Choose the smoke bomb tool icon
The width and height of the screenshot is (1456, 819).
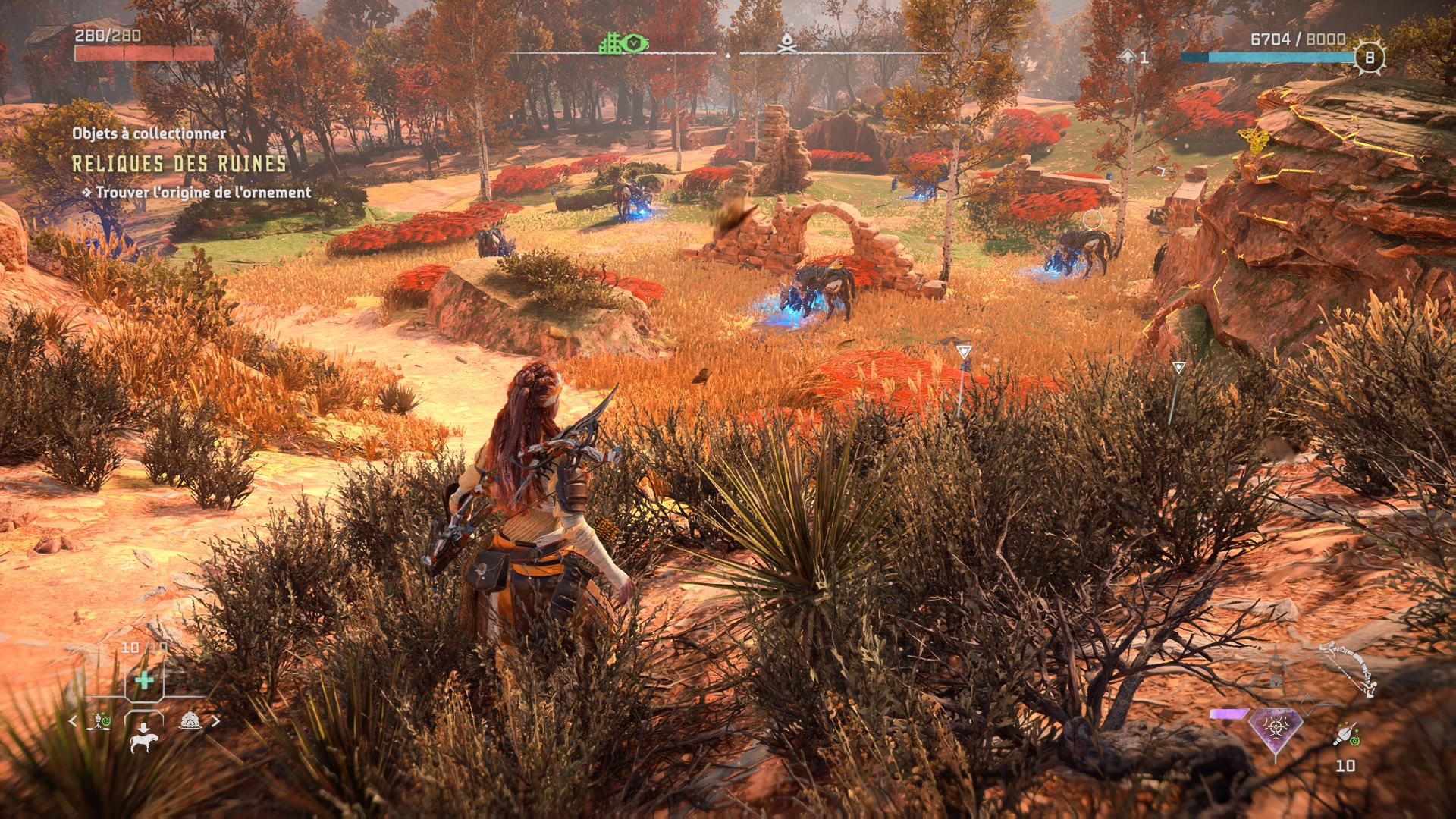190,721
